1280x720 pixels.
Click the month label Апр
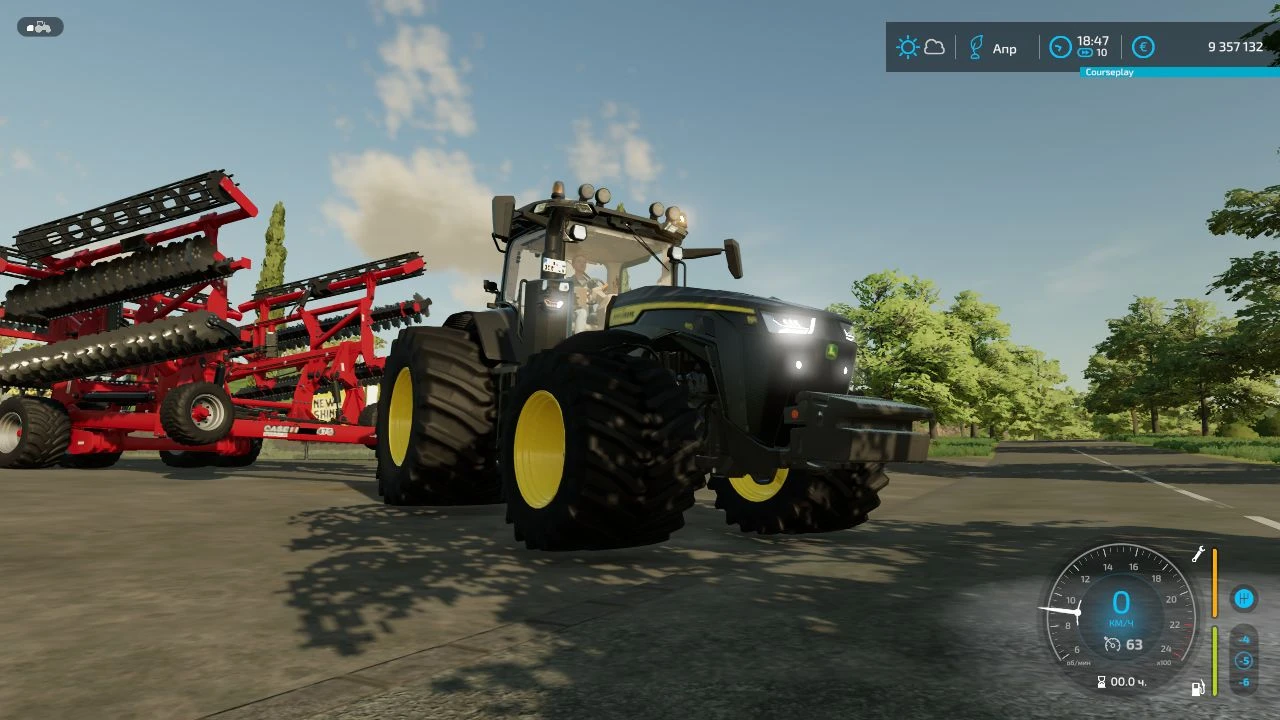pos(1004,48)
